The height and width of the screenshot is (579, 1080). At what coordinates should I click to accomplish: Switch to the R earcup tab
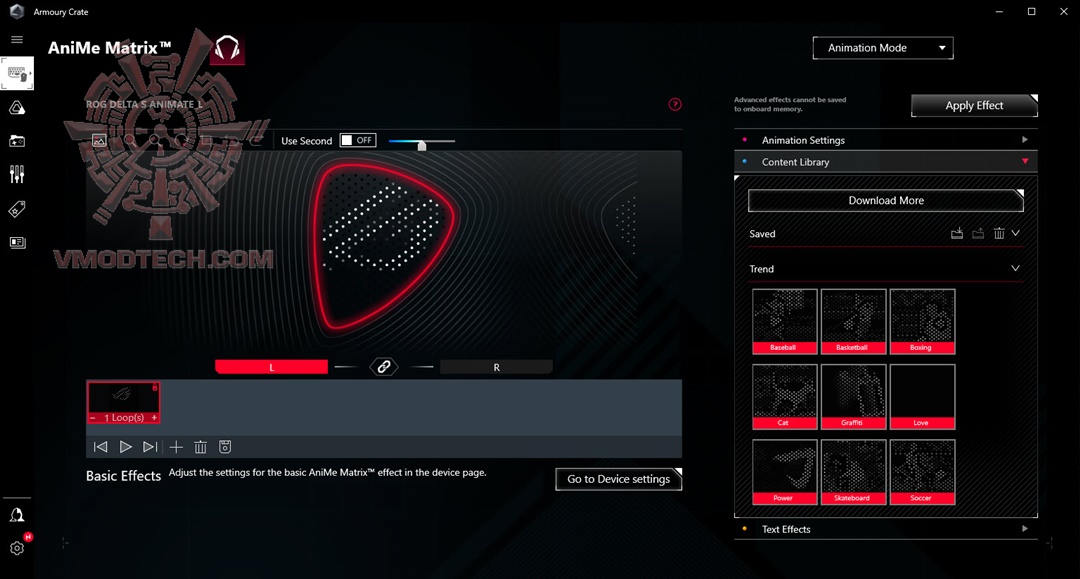point(496,367)
